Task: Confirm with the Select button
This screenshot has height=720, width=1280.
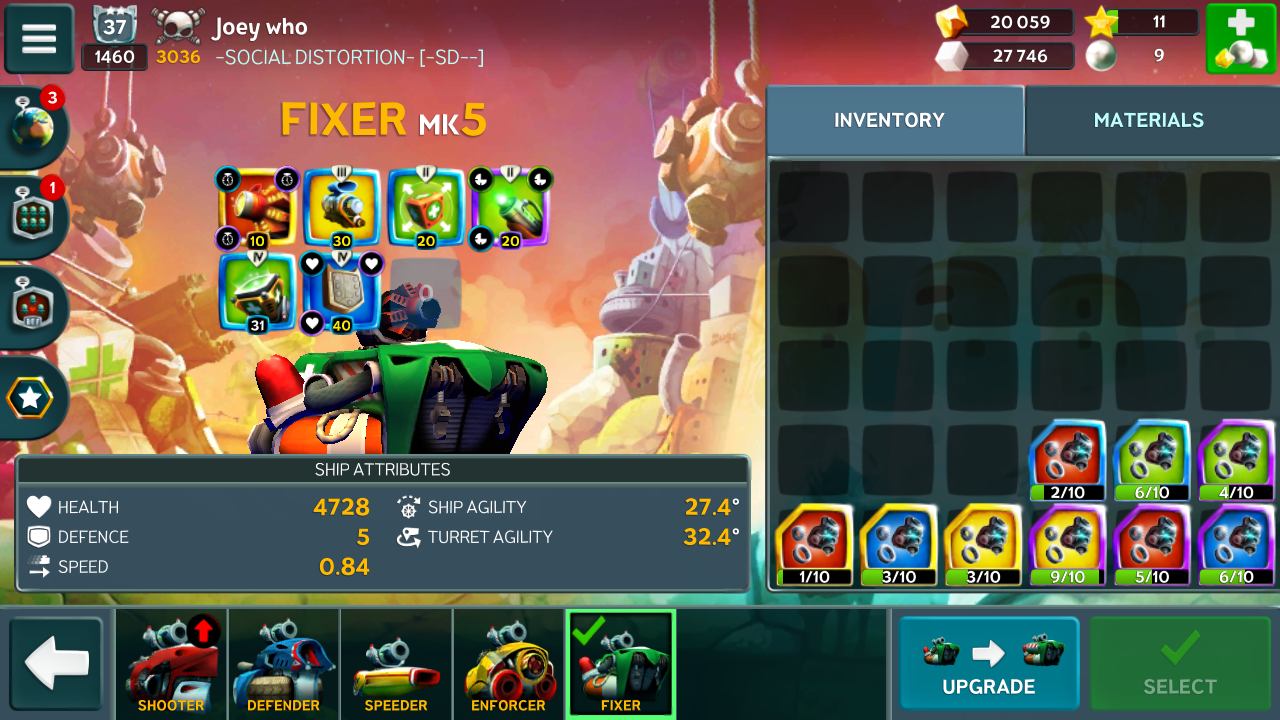Action: (1180, 665)
